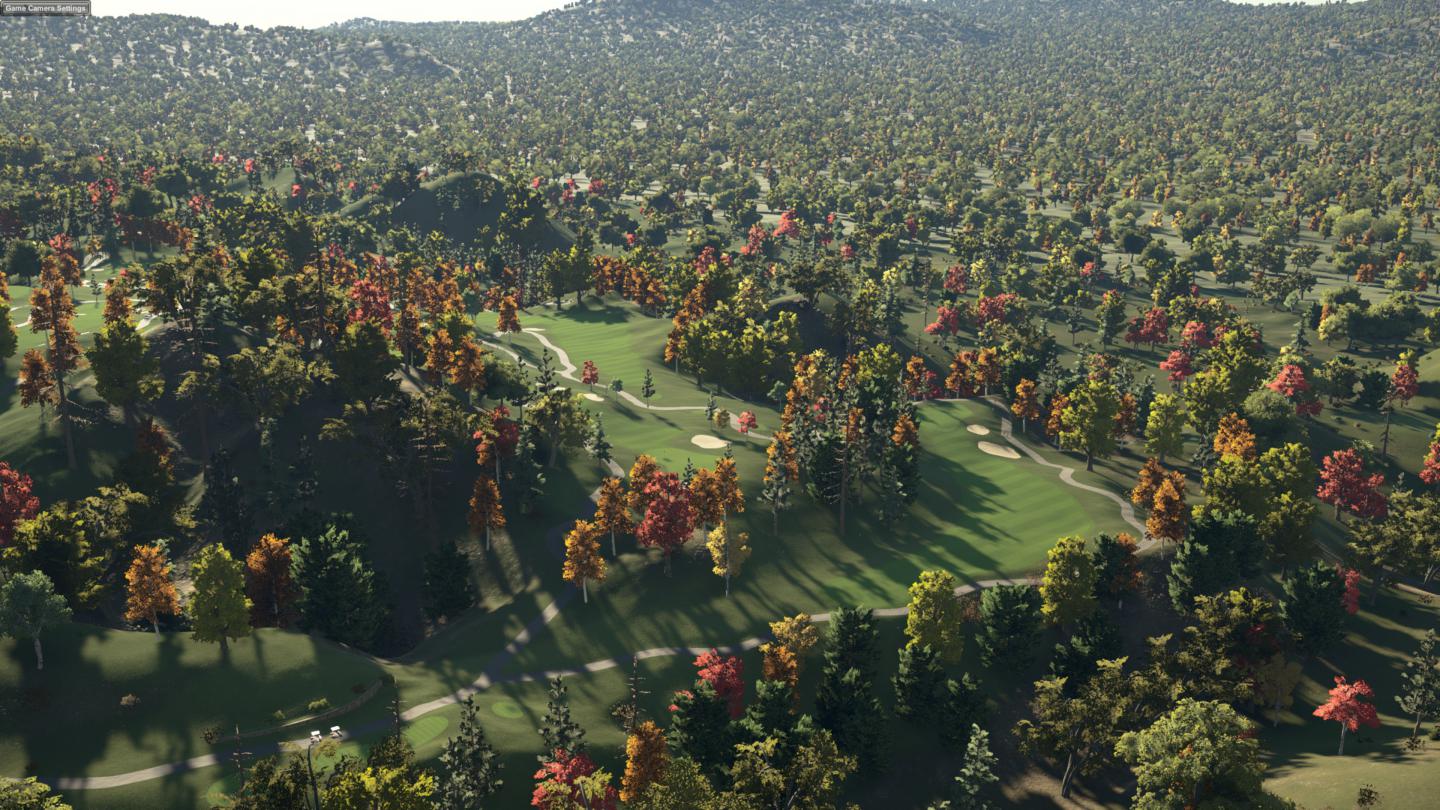The height and width of the screenshot is (810, 1440).
Task: Open the Game Camera Settings panel
Action: [x=45, y=8]
